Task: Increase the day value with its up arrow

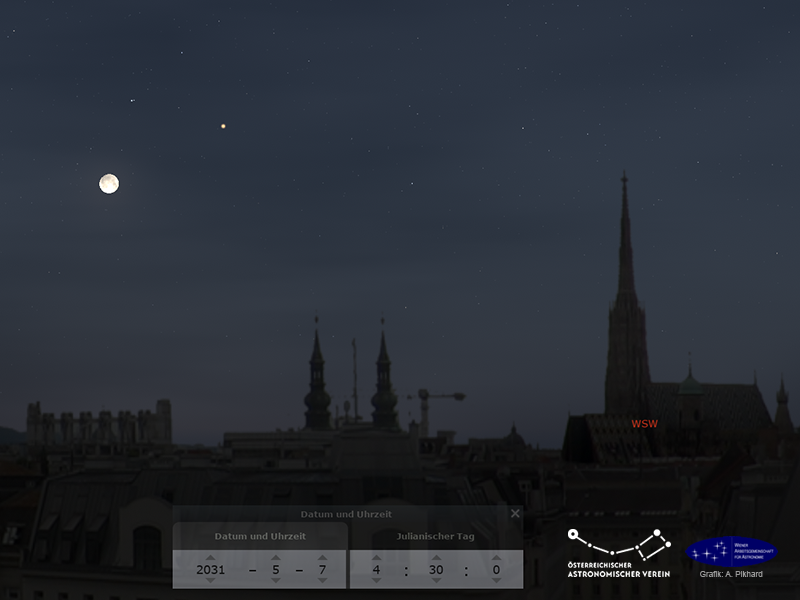Action: 322,558
